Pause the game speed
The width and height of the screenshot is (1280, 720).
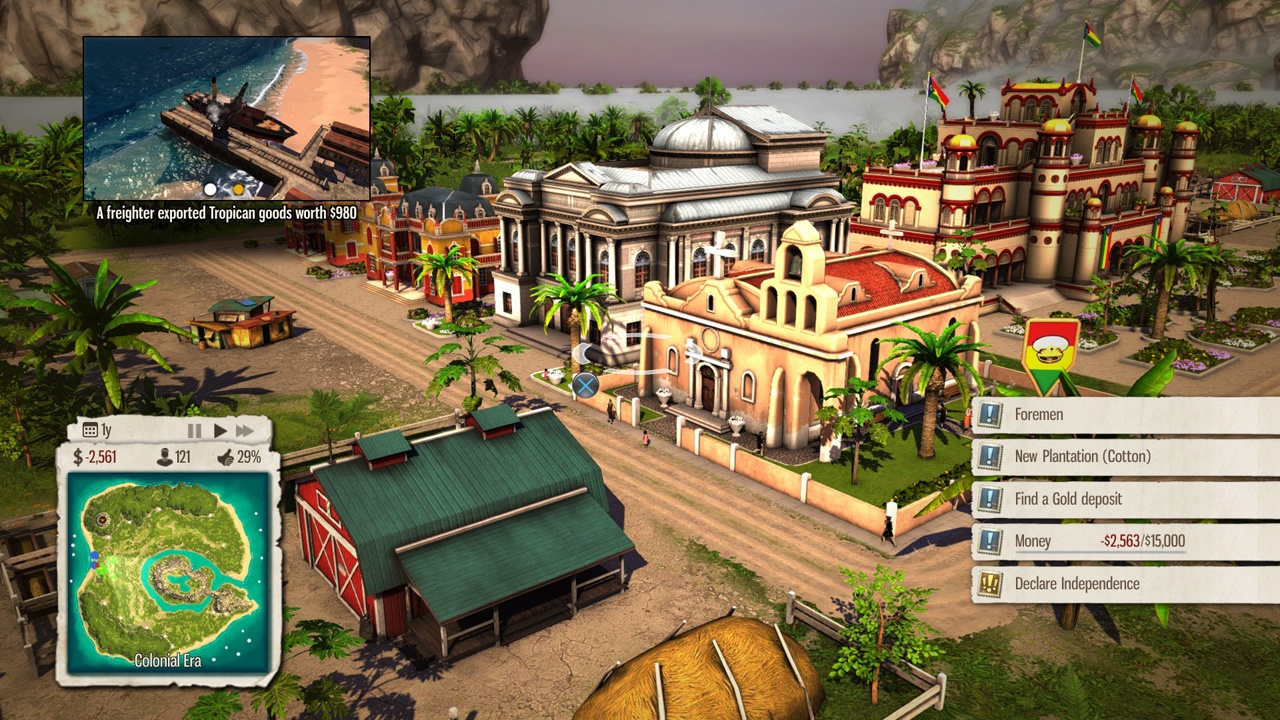pos(194,431)
